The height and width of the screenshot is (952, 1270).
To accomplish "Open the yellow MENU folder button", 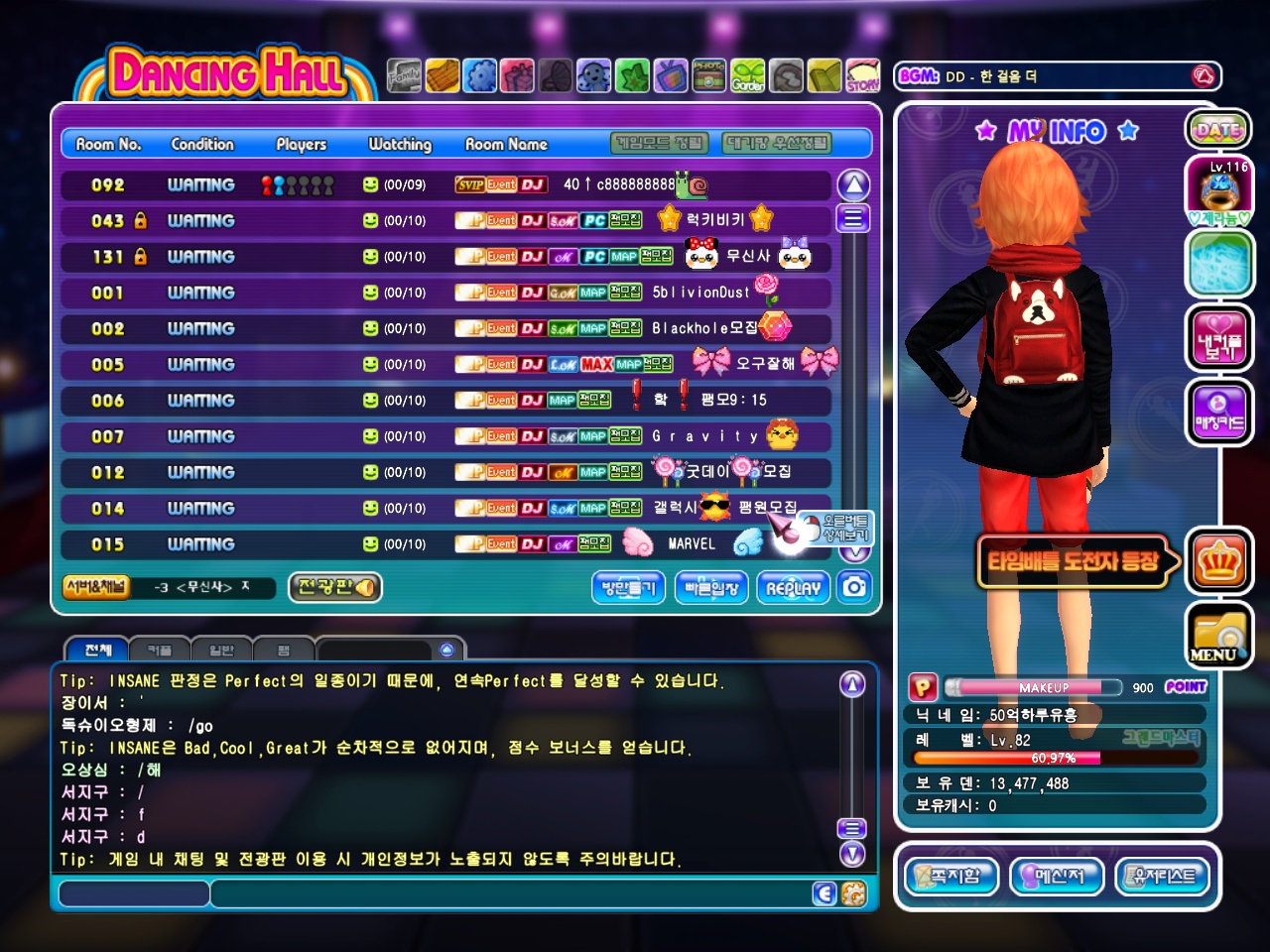I will click(1218, 636).
